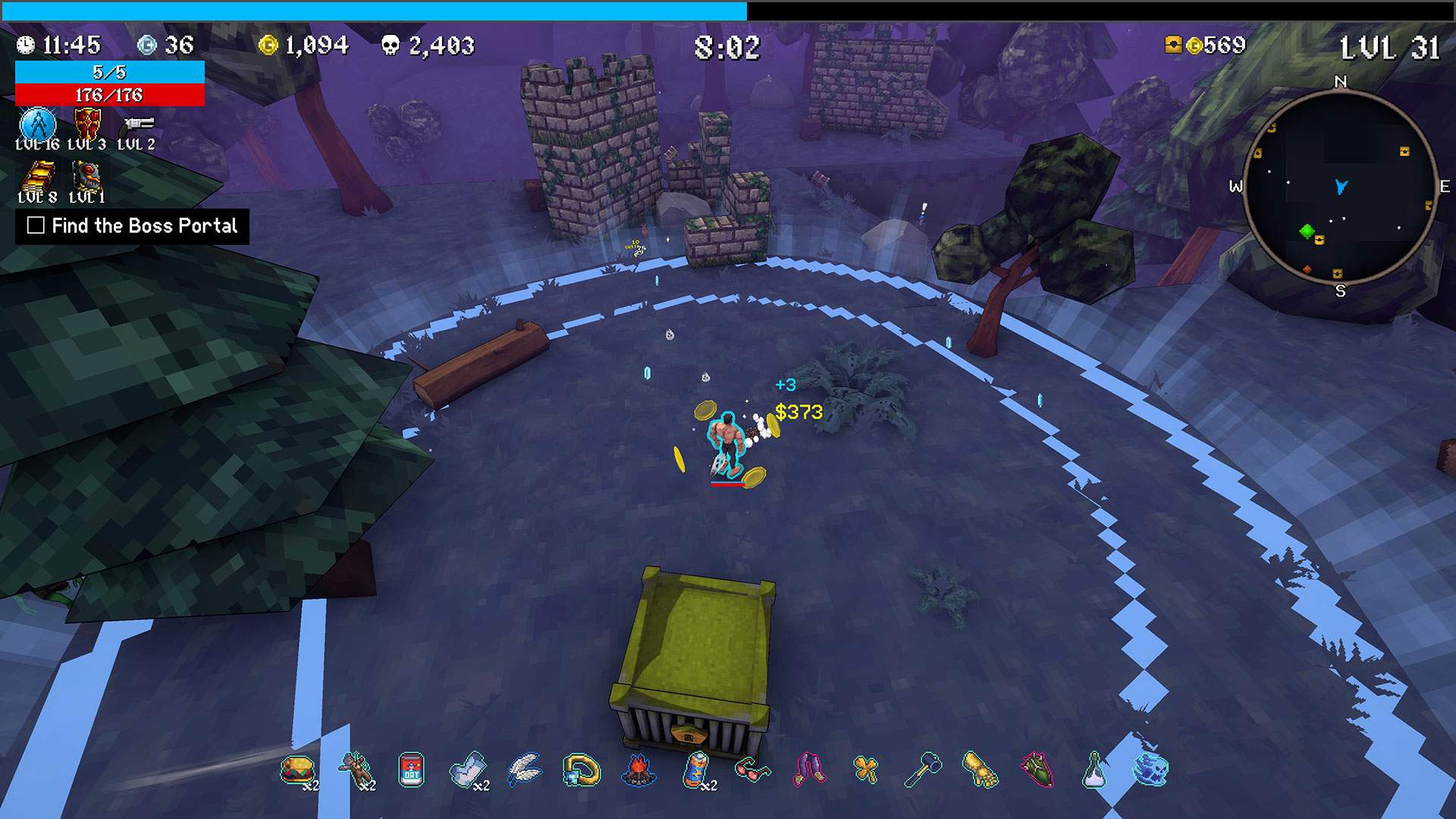Select the voodoo doll item
This screenshot has width=1456, height=819.
click(355, 770)
